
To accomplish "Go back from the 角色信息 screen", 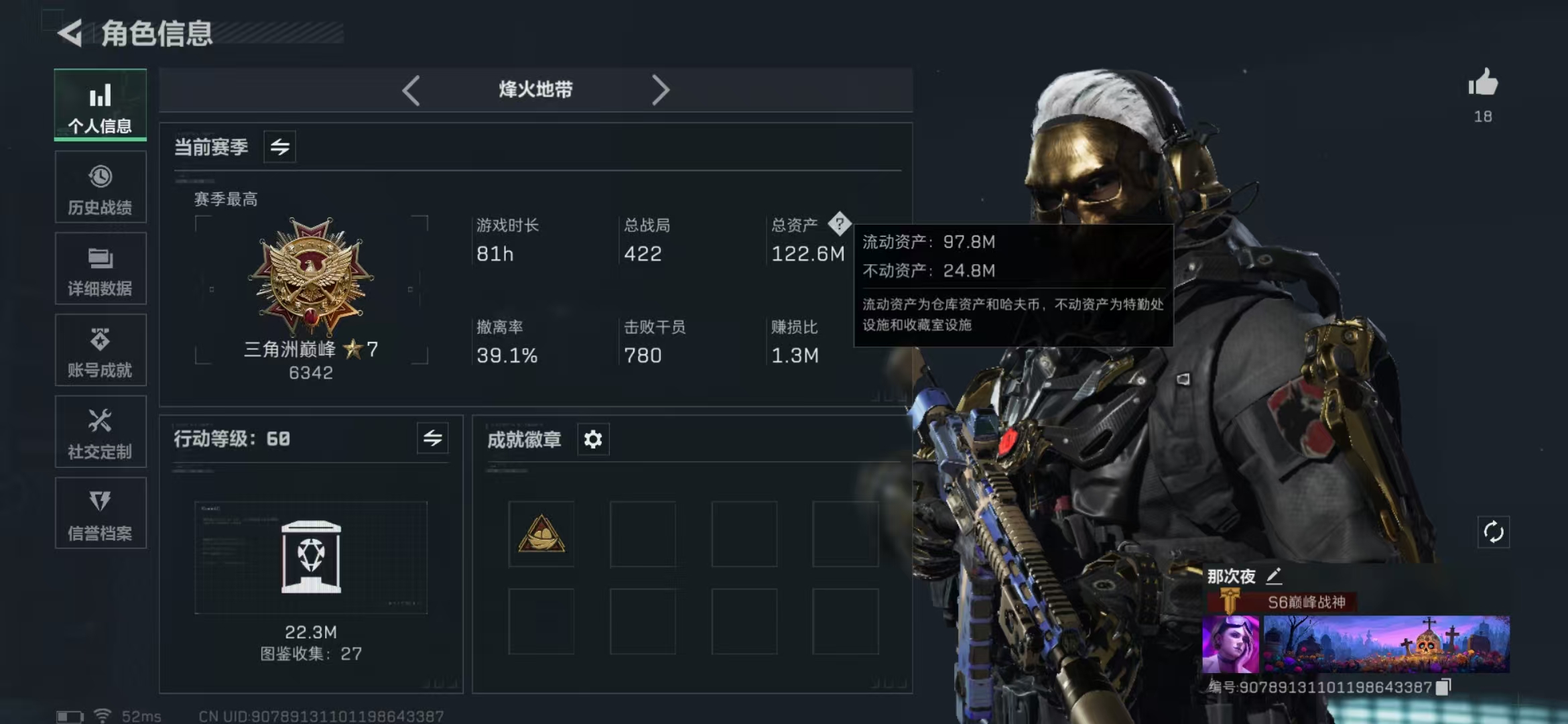I will [x=70, y=33].
